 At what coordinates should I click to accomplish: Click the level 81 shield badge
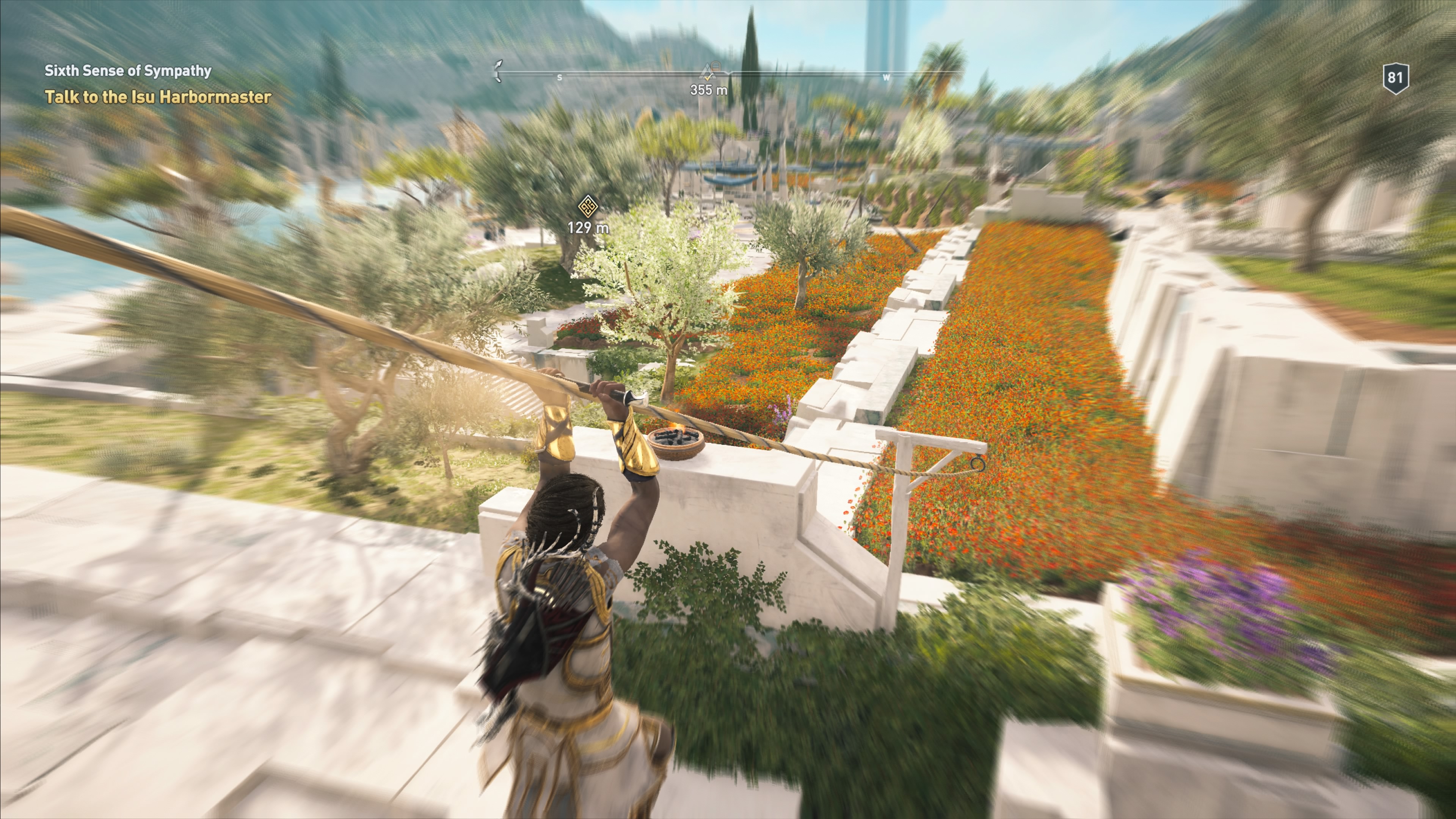click(x=1395, y=78)
